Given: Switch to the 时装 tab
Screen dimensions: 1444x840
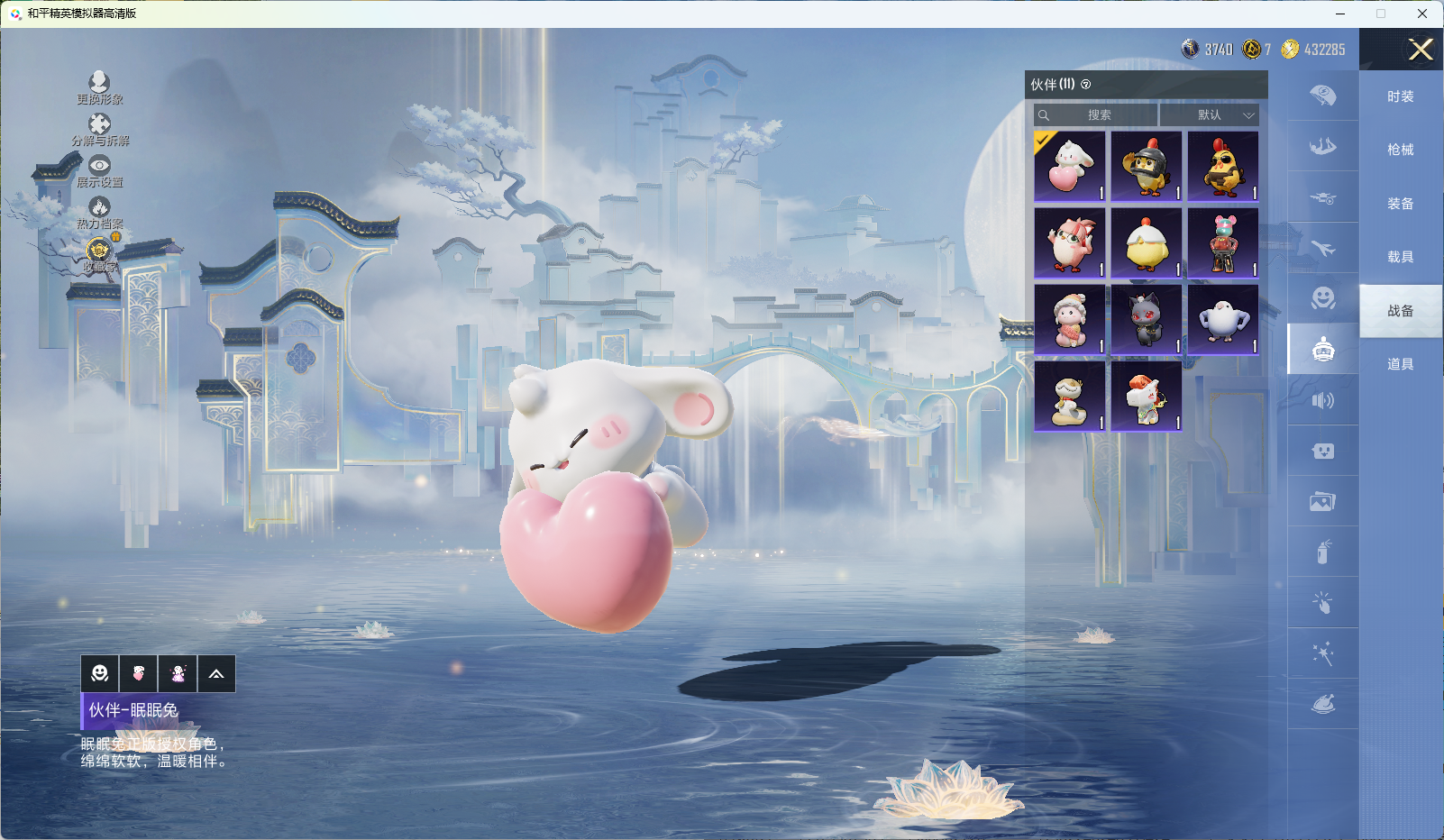Looking at the screenshot, I should click(x=1400, y=96).
